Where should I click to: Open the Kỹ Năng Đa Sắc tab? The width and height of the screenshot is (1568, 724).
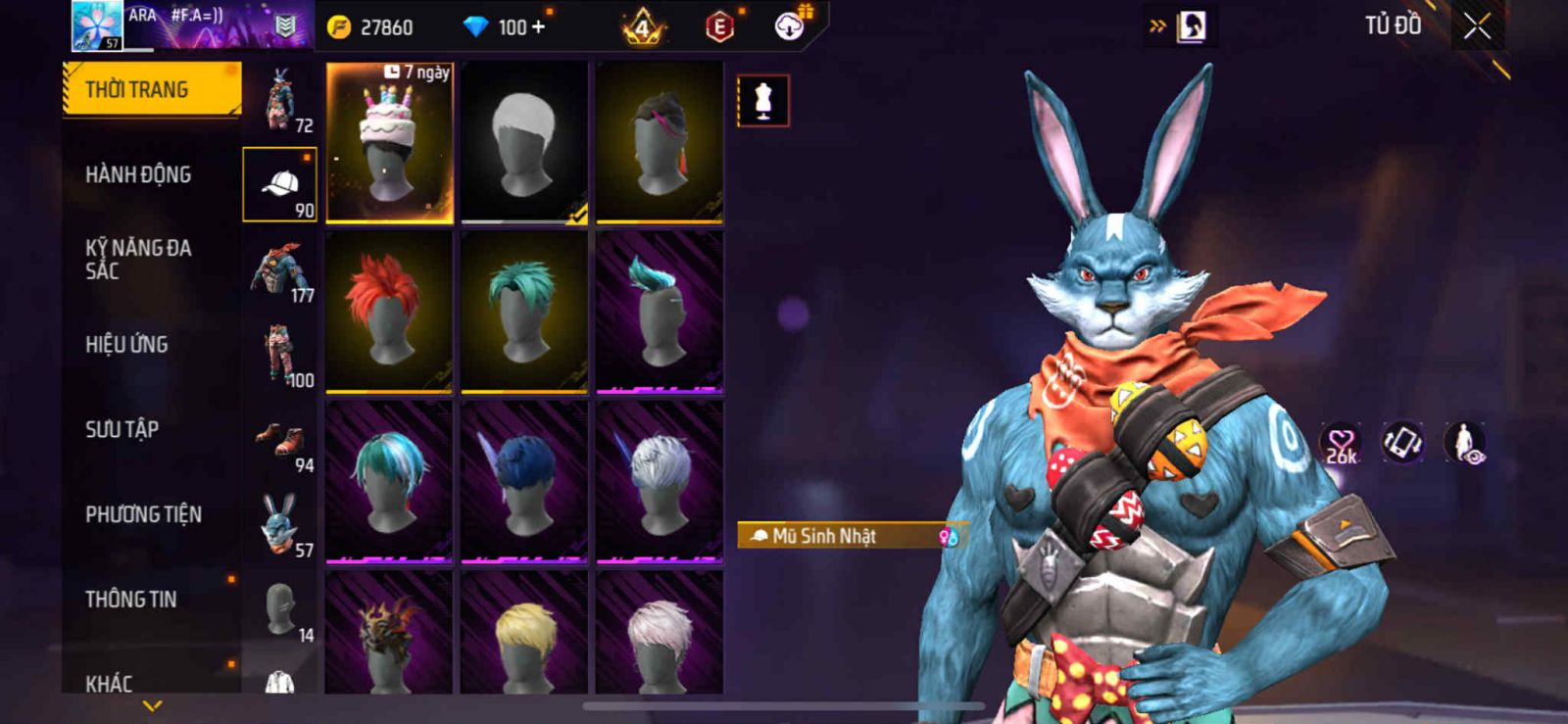tap(138, 260)
